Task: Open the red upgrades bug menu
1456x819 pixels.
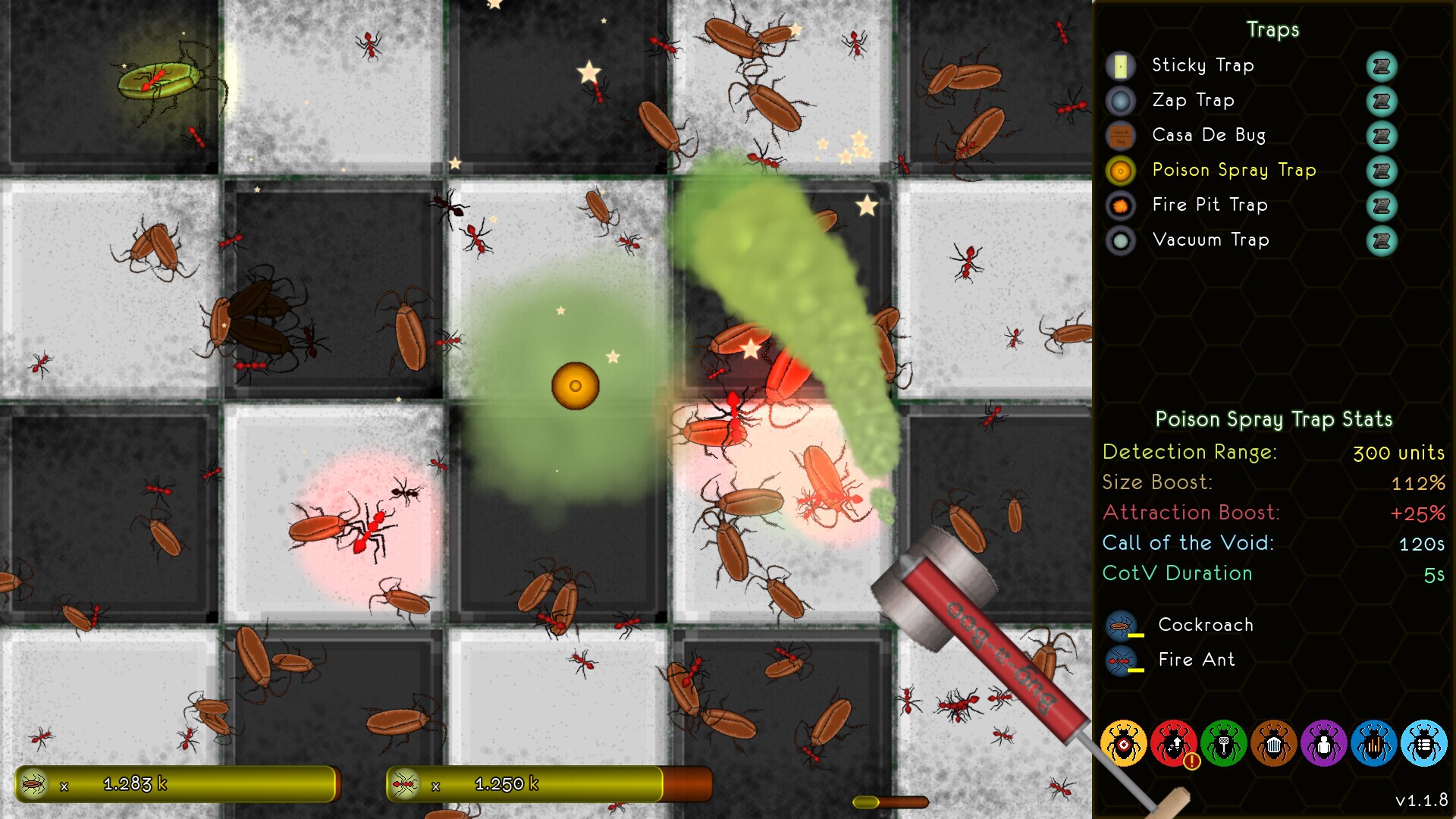Action: [1173, 744]
